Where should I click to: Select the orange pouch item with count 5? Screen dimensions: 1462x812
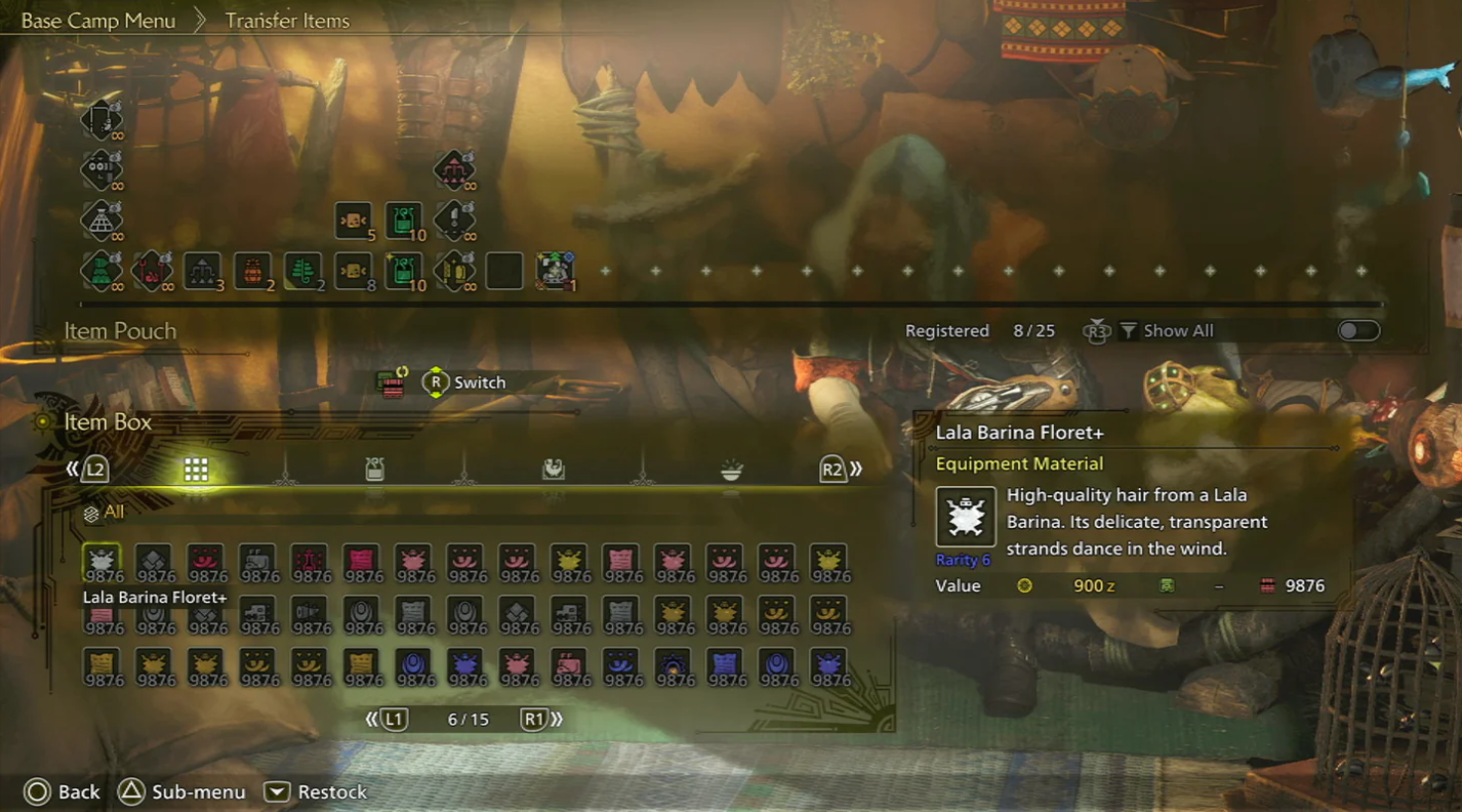354,221
